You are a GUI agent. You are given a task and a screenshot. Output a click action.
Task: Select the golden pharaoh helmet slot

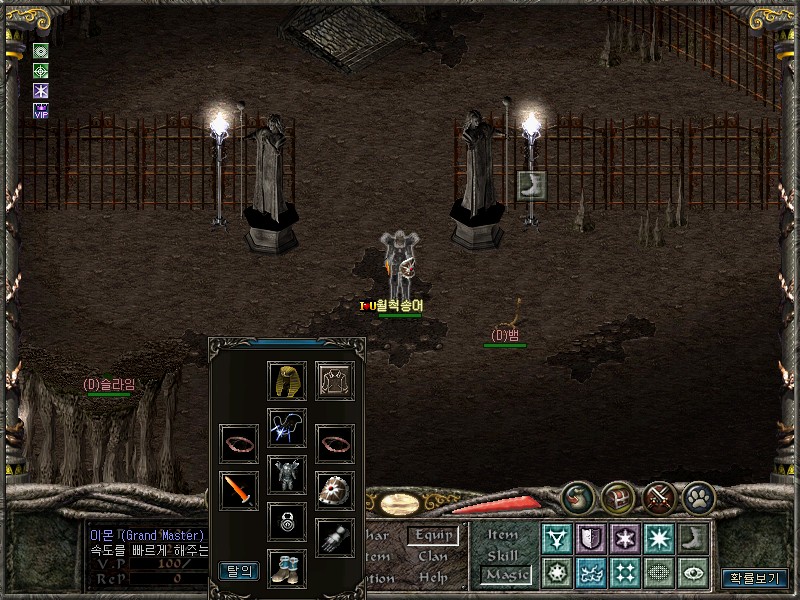tap(287, 381)
